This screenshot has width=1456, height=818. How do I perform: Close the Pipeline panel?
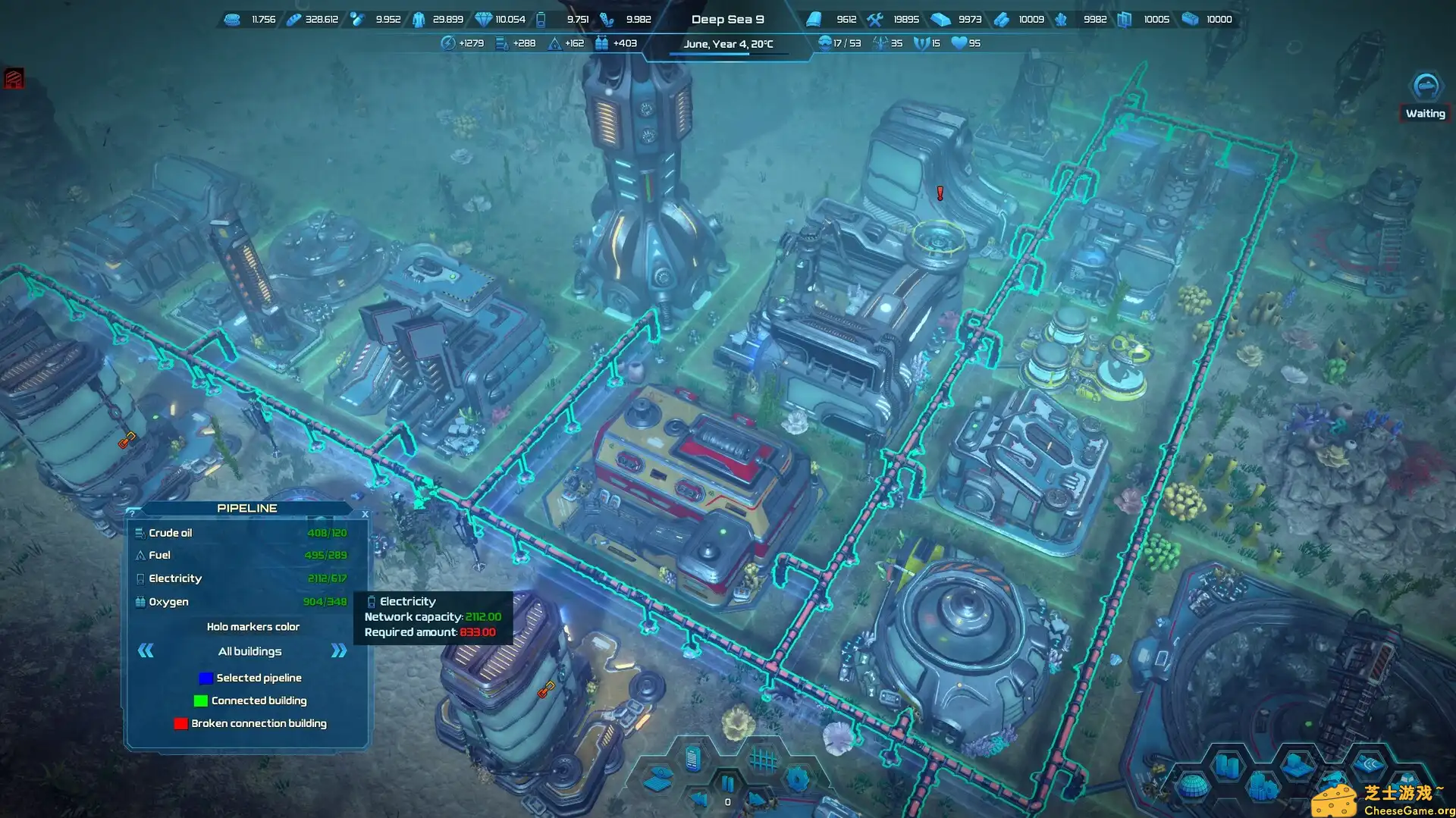(x=365, y=513)
